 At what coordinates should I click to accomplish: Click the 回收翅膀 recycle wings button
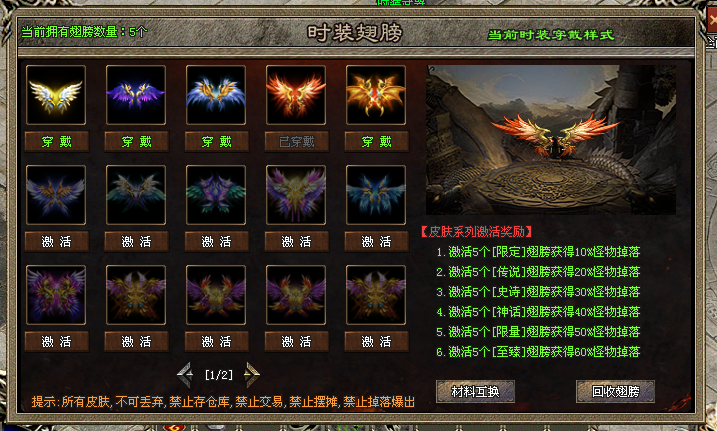(608, 390)
